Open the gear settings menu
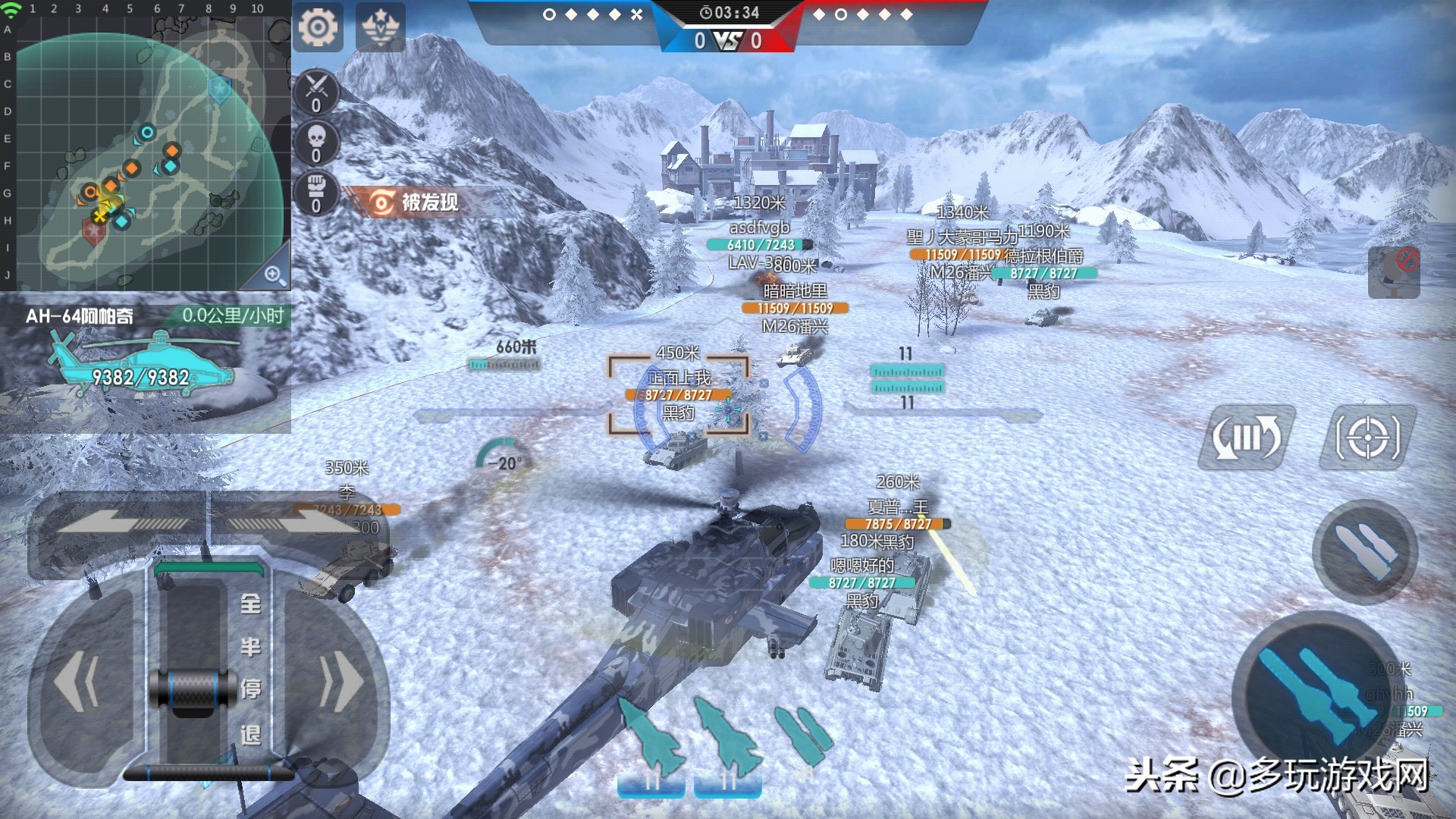The height and width of the screenshot is (819, 1456). click(317, 29)
